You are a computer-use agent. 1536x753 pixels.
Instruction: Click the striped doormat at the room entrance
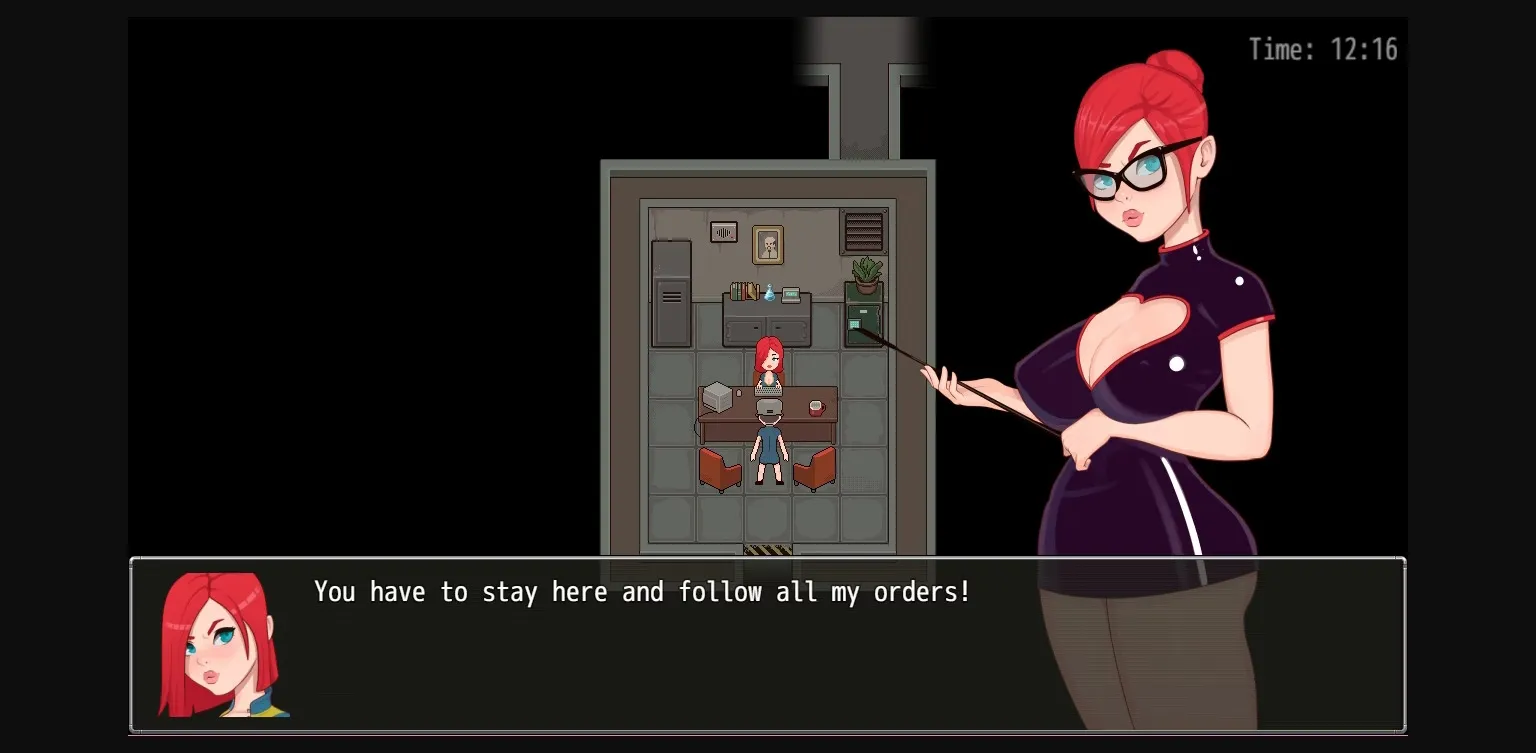pyautogui.click(x=767, y=548)
